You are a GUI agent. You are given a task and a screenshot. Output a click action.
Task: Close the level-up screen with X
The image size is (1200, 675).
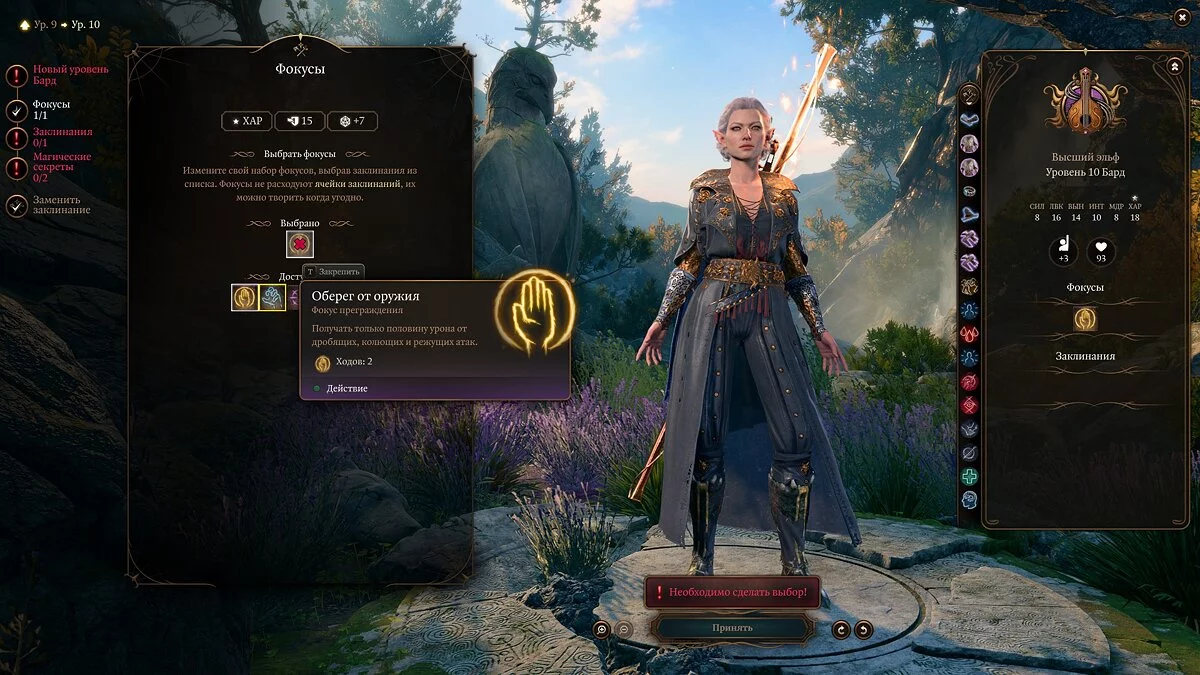[1182, 17]
